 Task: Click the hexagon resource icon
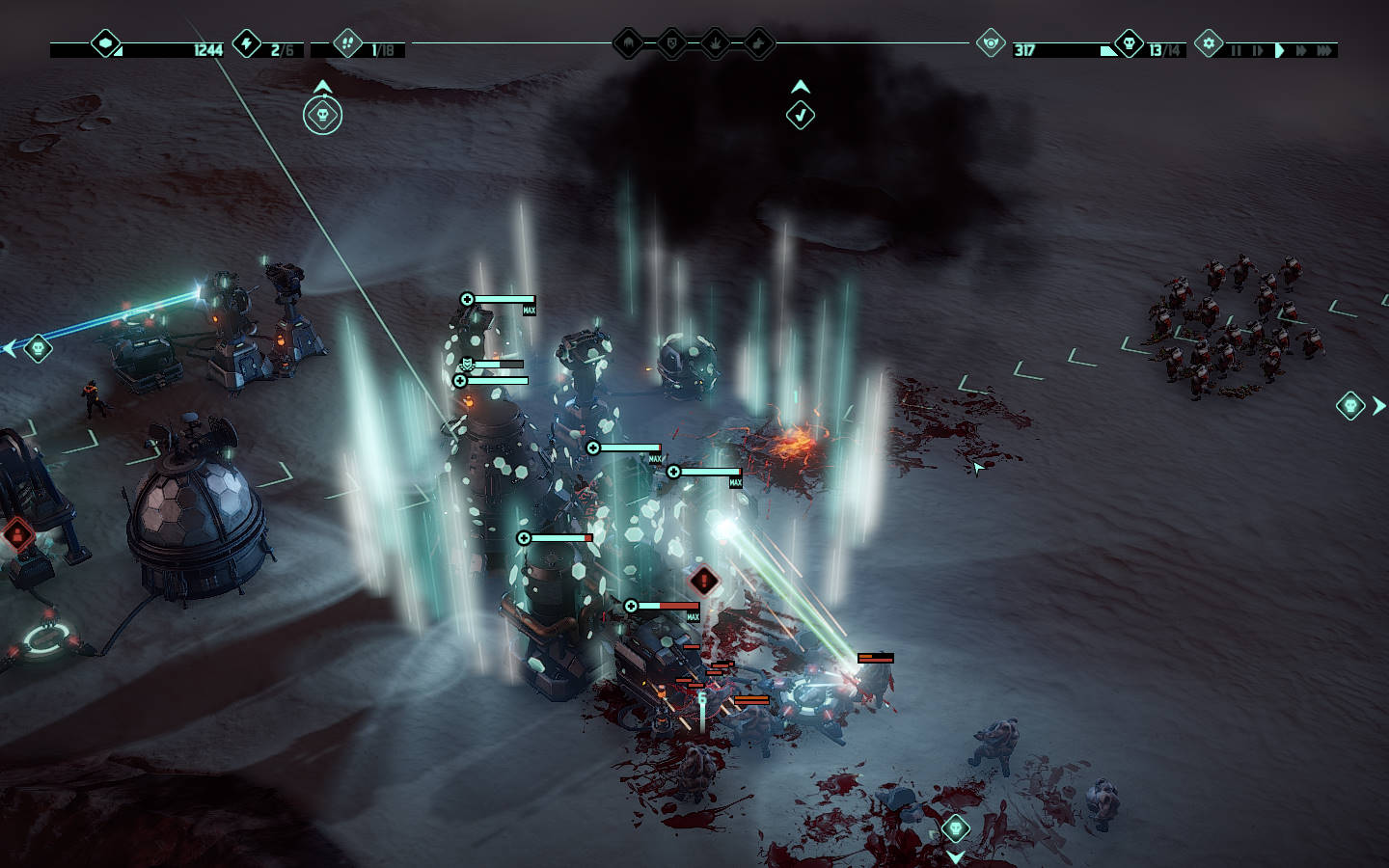[105, 43]
